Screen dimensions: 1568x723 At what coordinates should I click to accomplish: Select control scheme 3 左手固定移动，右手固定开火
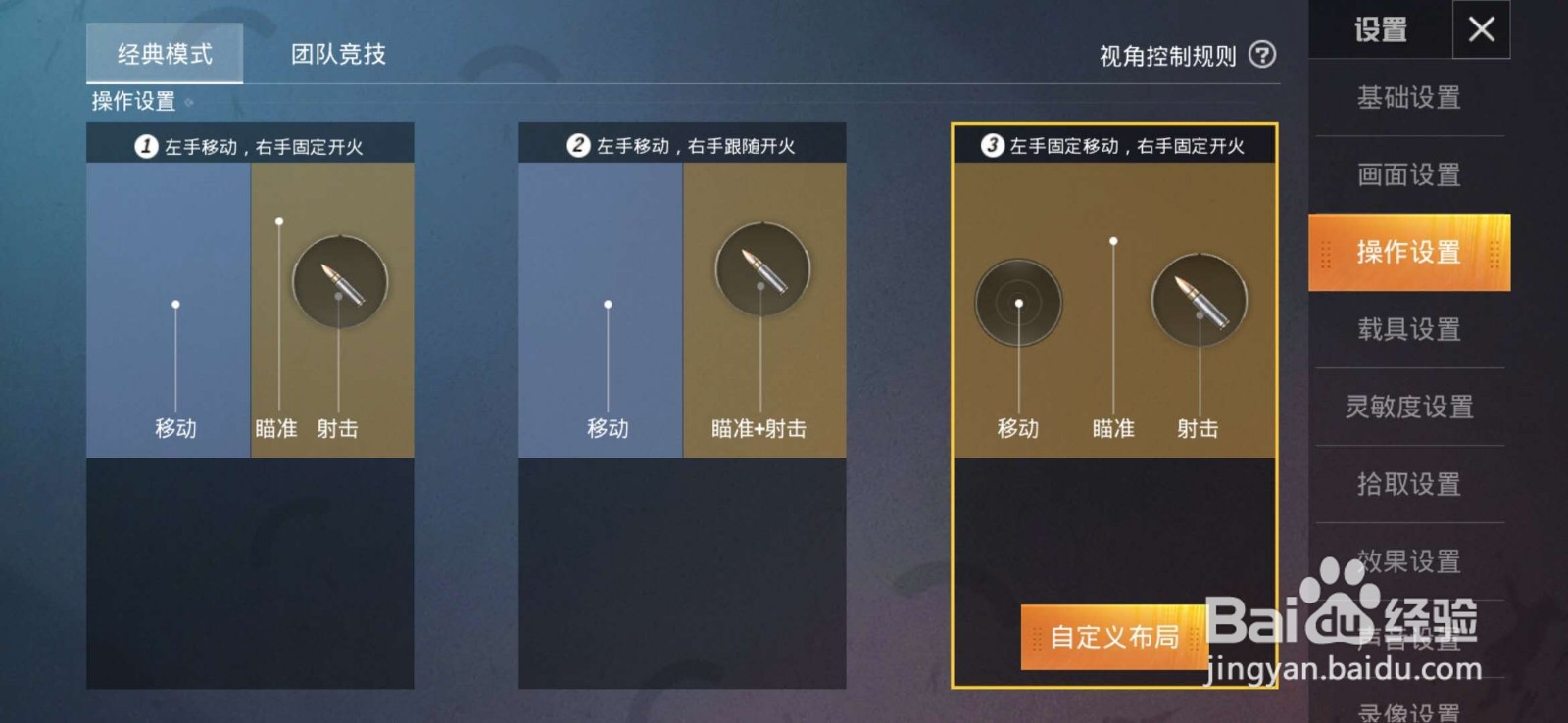pos(1112,142)
